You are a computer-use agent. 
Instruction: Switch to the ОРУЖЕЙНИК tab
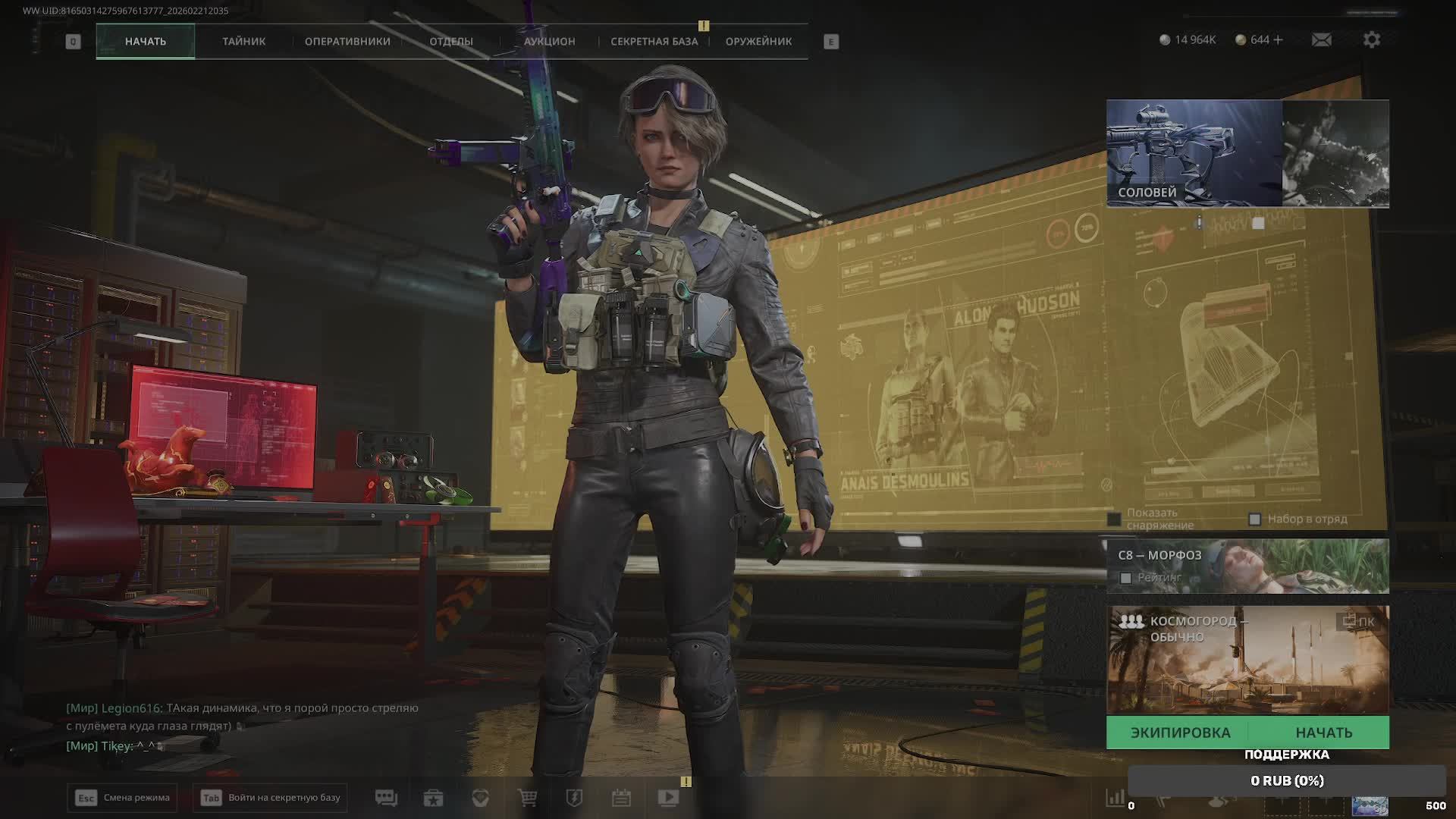coord(758,41)
